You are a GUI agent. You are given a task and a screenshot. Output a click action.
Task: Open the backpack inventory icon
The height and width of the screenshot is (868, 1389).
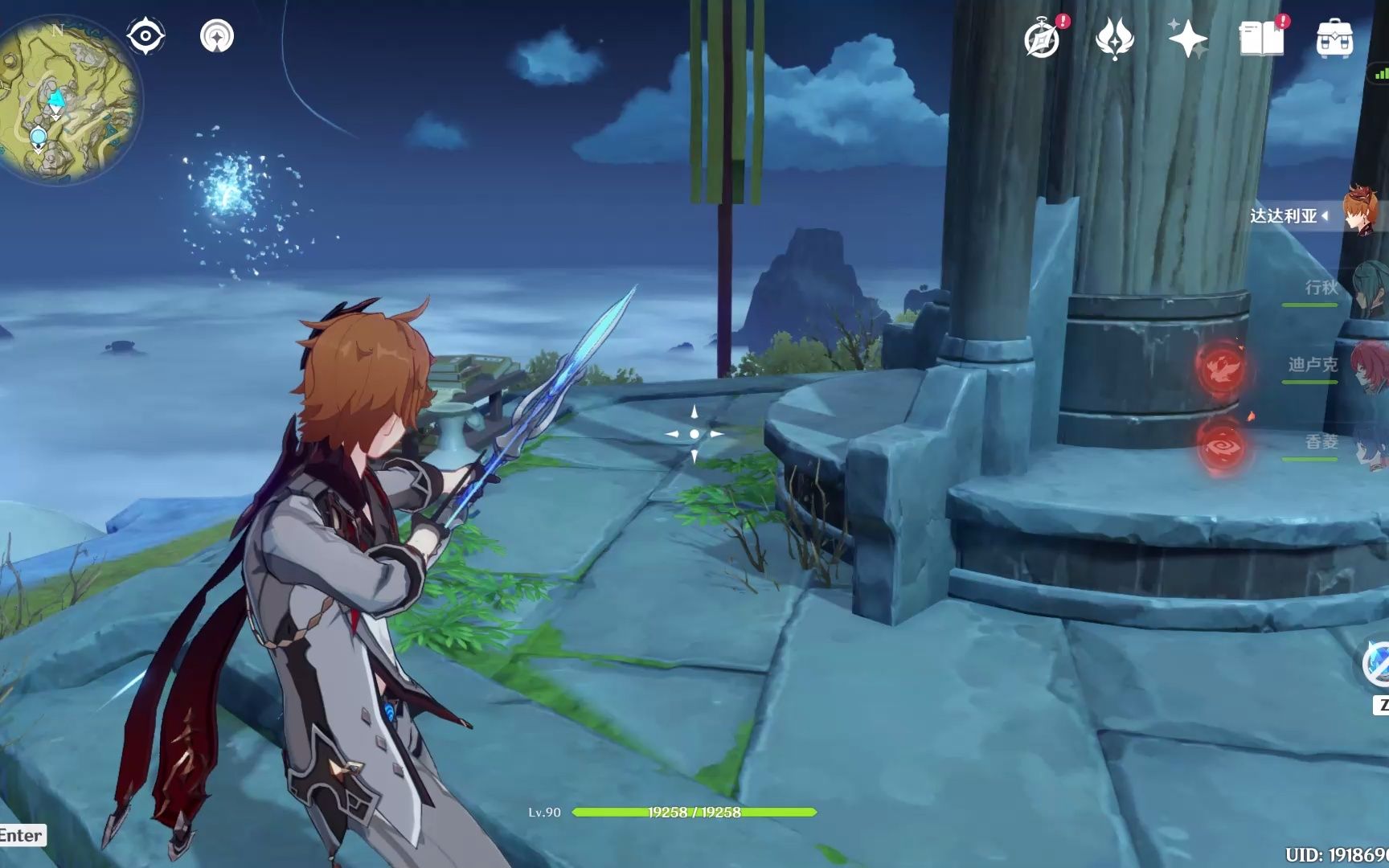click(1334, 39)
